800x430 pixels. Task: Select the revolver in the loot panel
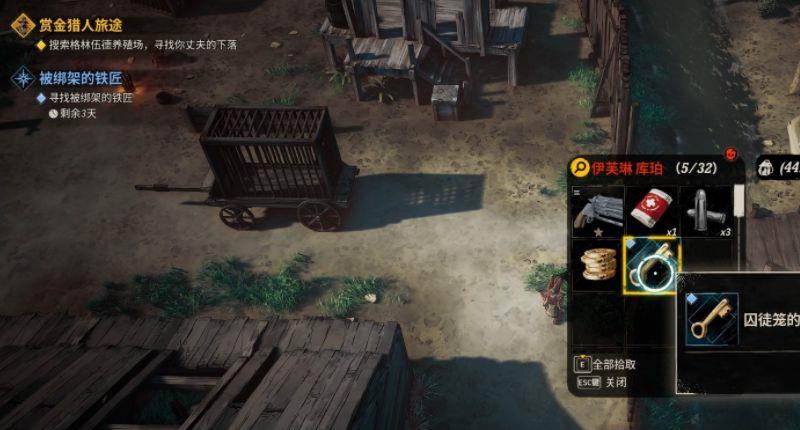click(x=597, y=210)
